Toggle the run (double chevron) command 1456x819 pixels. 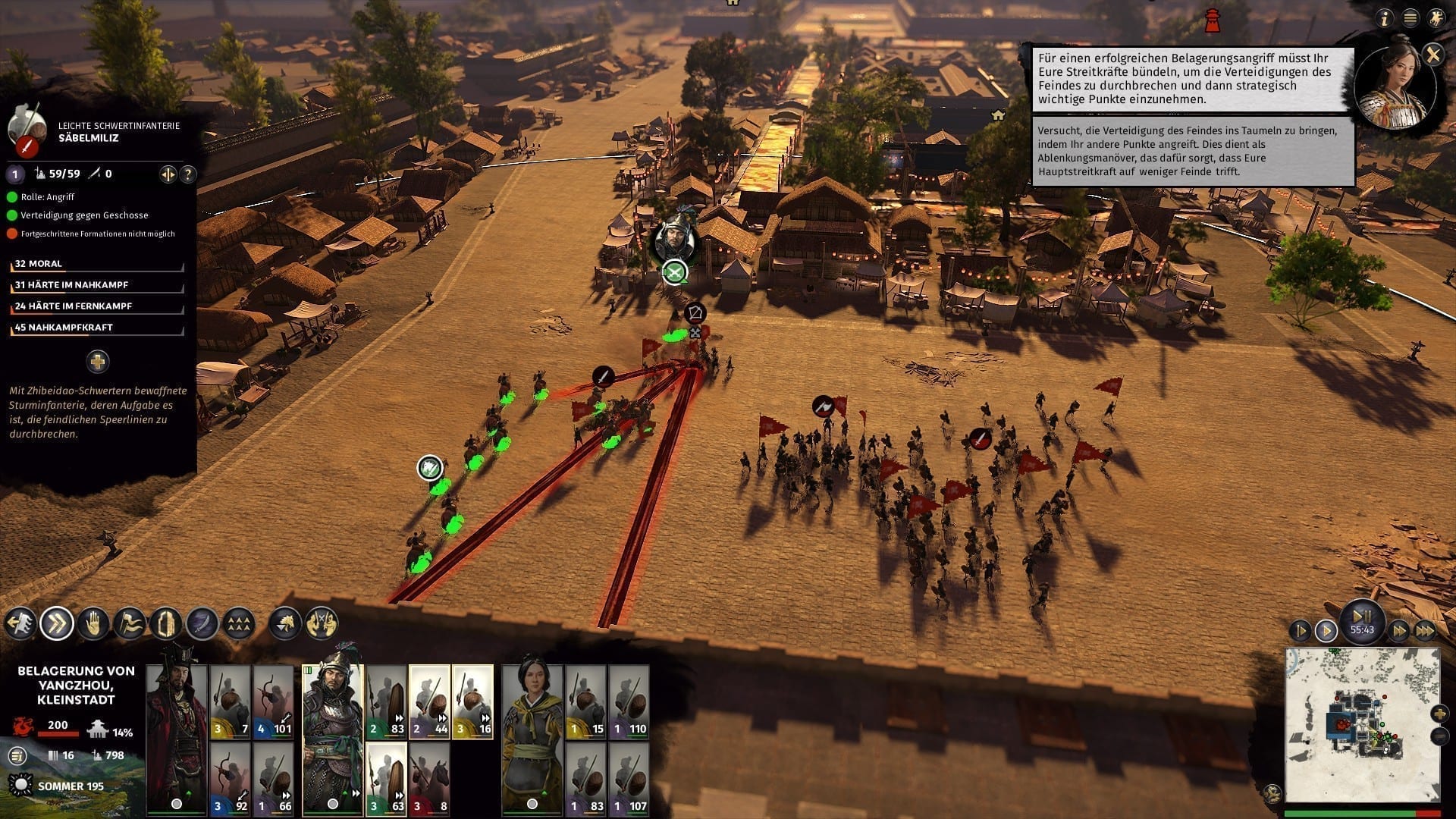57,623
